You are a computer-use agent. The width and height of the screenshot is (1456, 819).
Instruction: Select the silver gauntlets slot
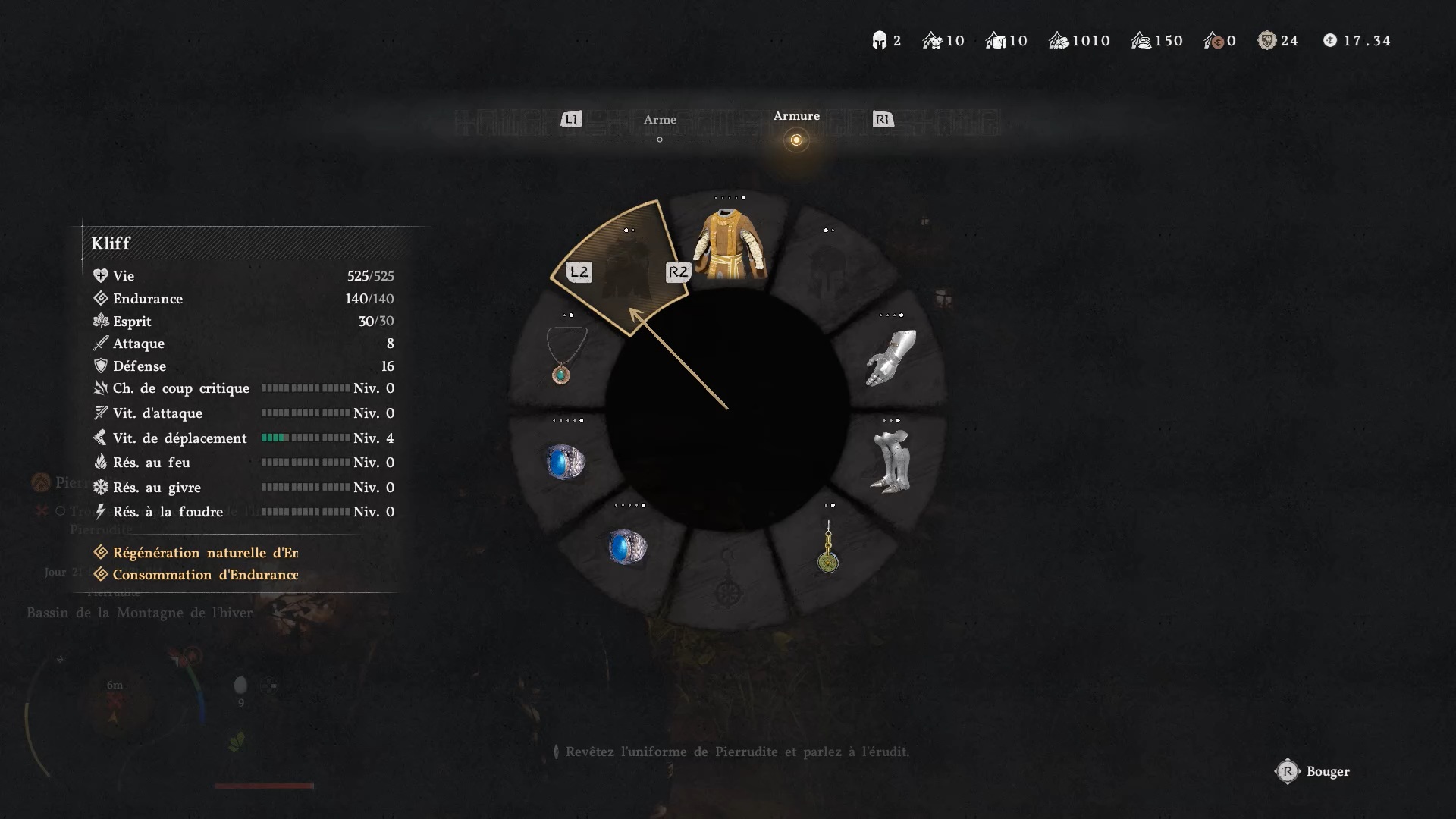pos(891,357)
